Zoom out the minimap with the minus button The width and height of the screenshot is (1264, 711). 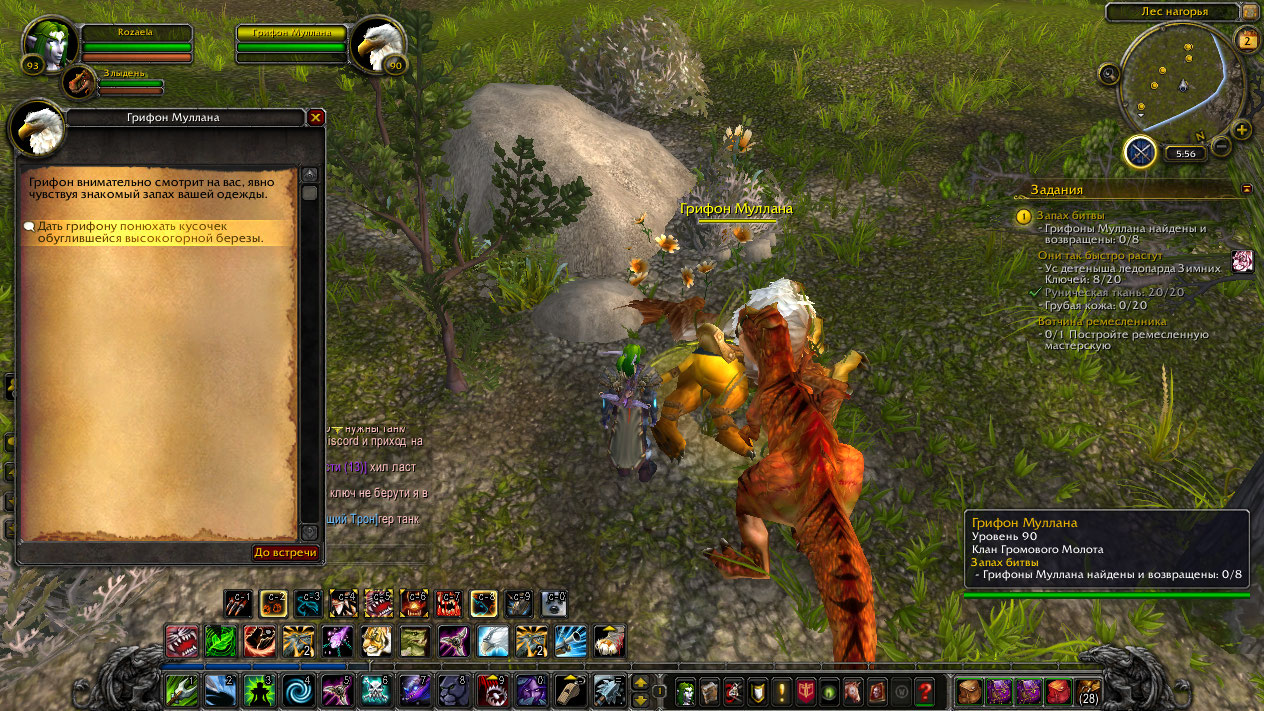(x=1220, y=147)
